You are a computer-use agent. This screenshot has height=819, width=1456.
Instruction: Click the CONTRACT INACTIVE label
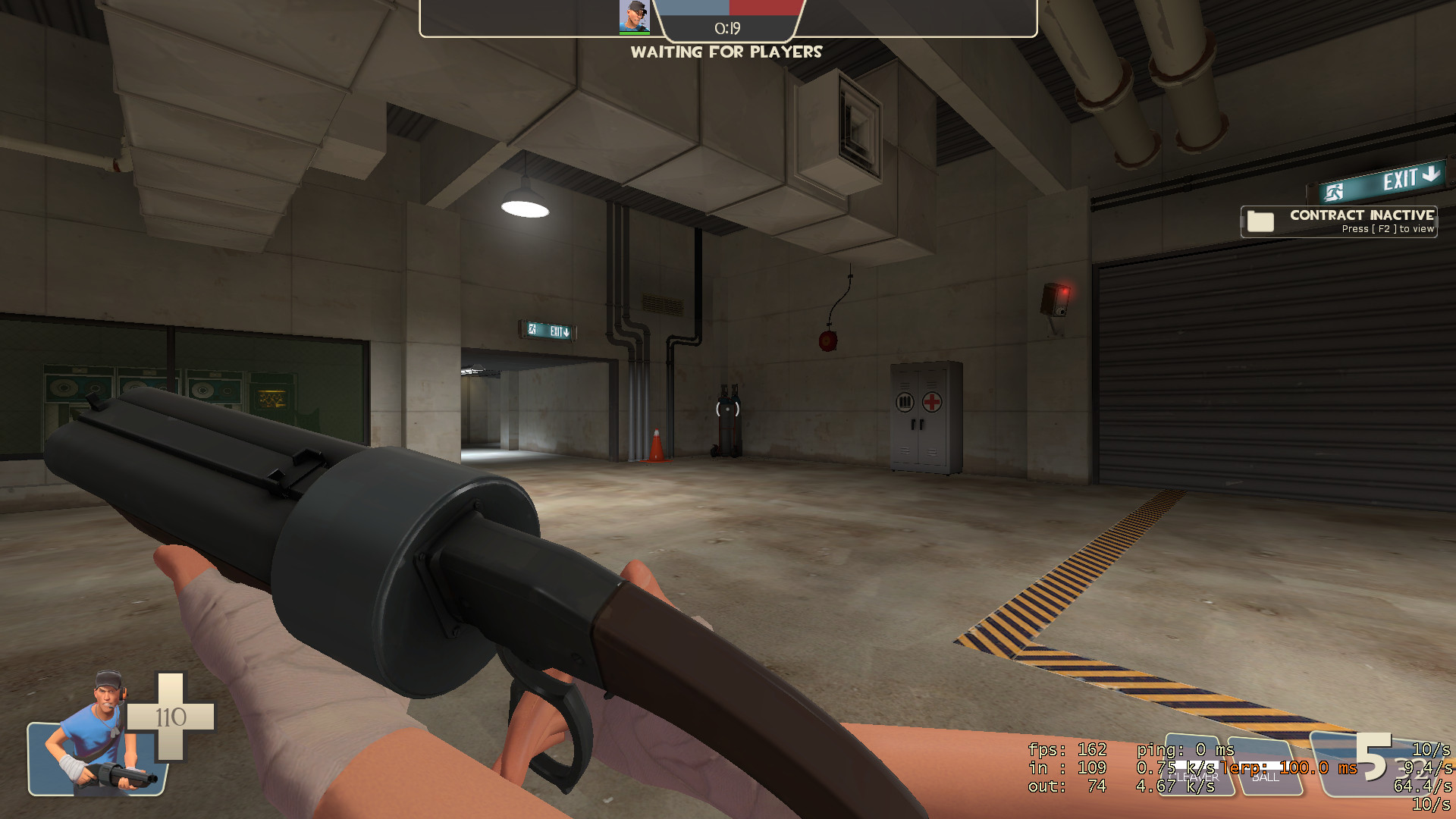1361,215
